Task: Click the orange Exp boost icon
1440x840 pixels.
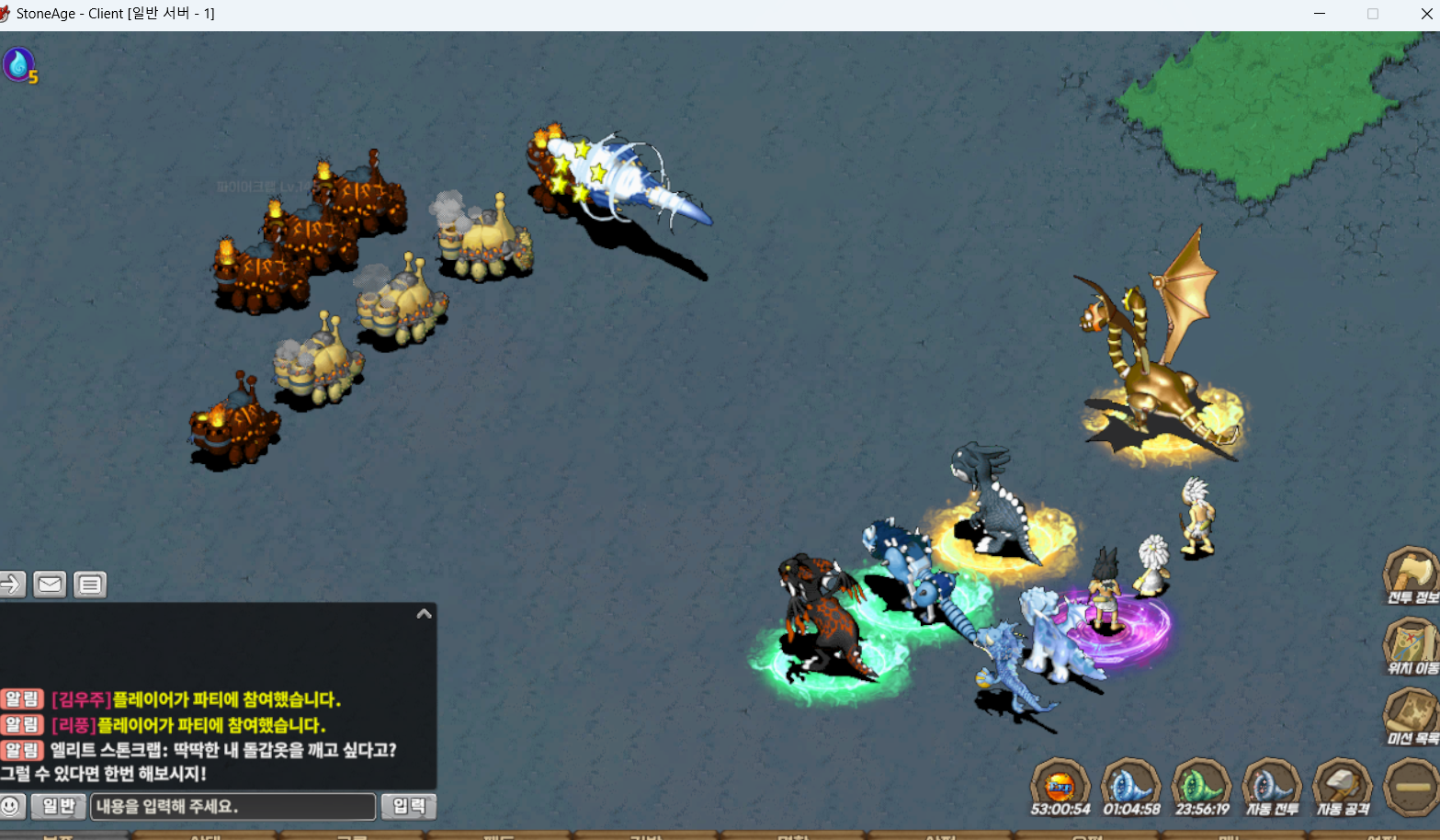Action: pos(1060,786)
